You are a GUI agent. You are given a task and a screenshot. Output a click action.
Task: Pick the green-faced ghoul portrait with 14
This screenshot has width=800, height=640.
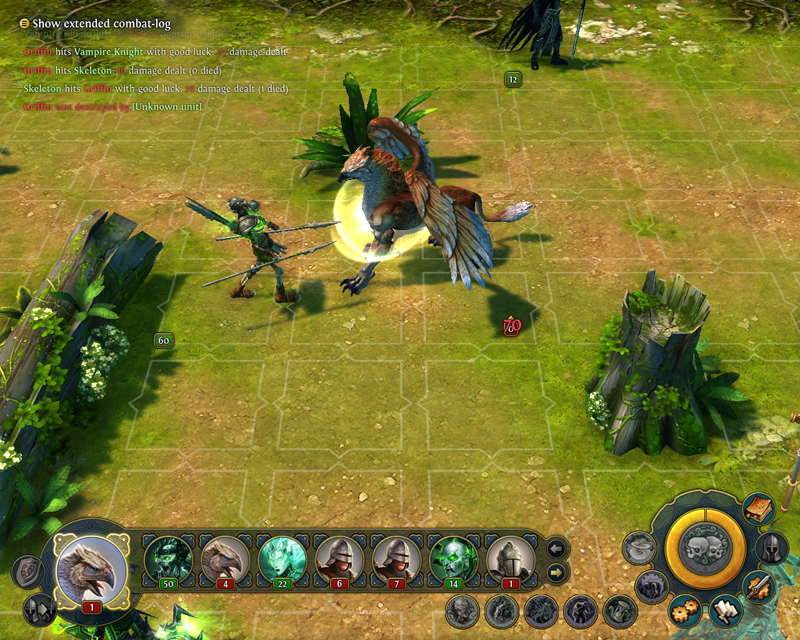(x=453, y=559)
